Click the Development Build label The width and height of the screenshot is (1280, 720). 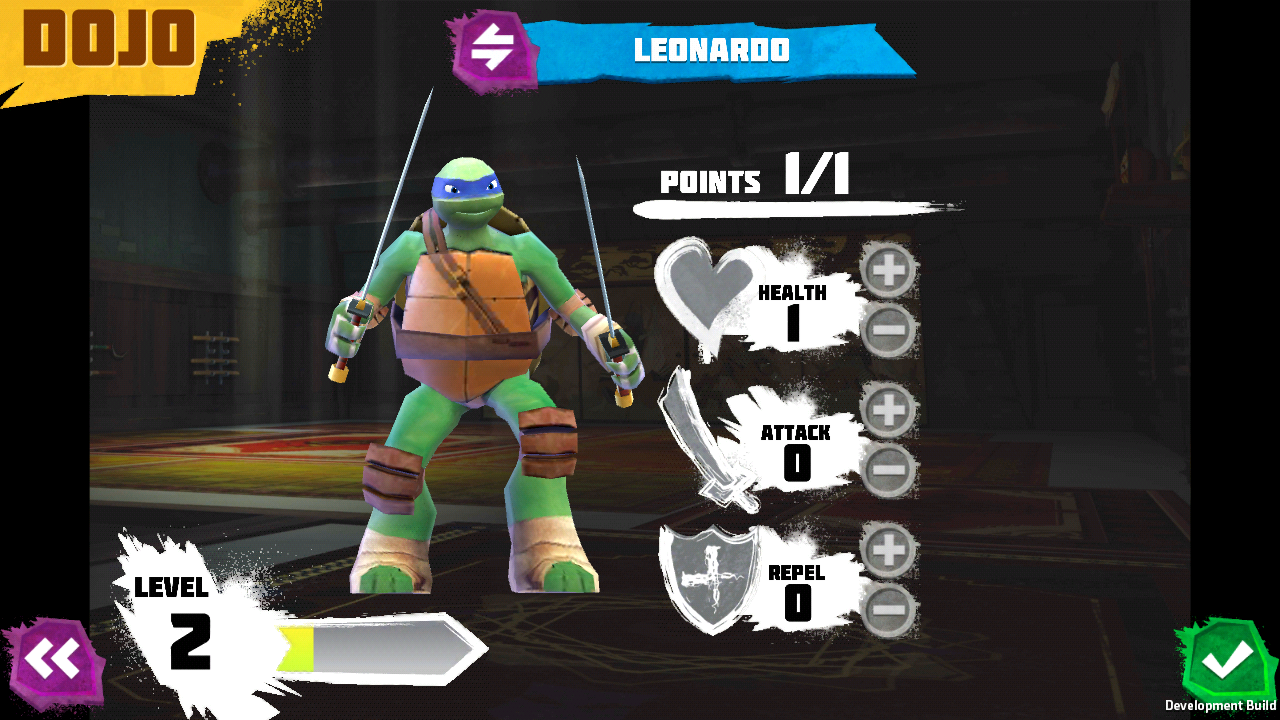pos(1222,703)
